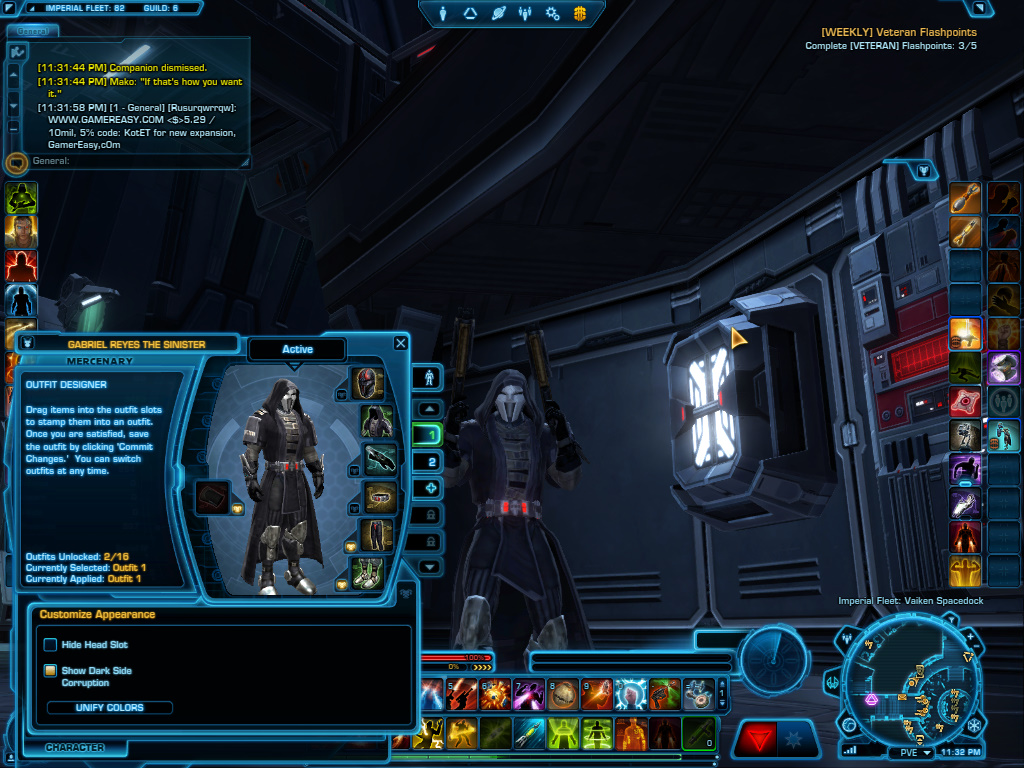This screenshot has height=768, width=1024.
Task: Open the Character tab at the bottom
Action: [75, 747]
